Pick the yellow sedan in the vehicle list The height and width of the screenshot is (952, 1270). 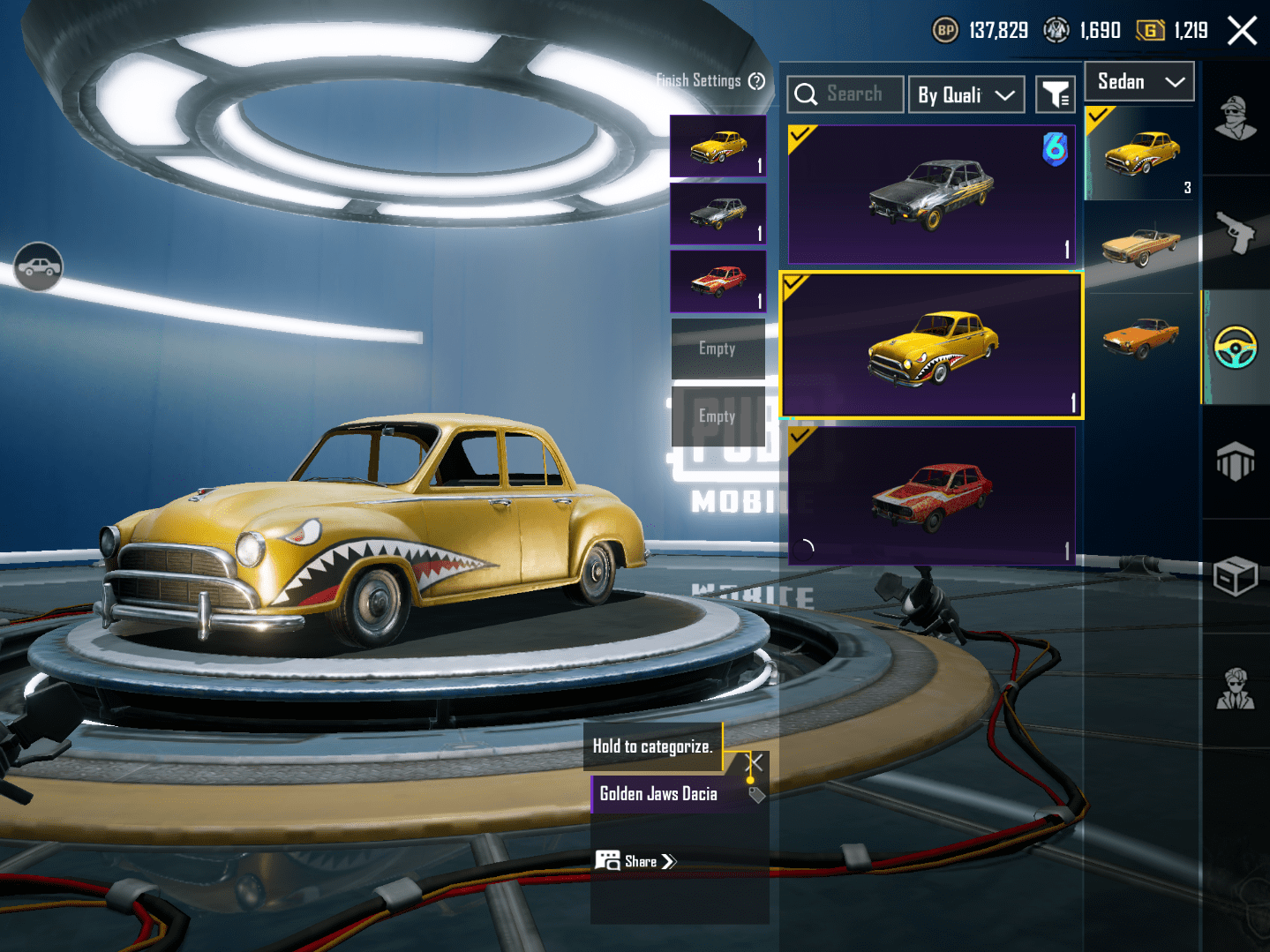point(1141,154)
